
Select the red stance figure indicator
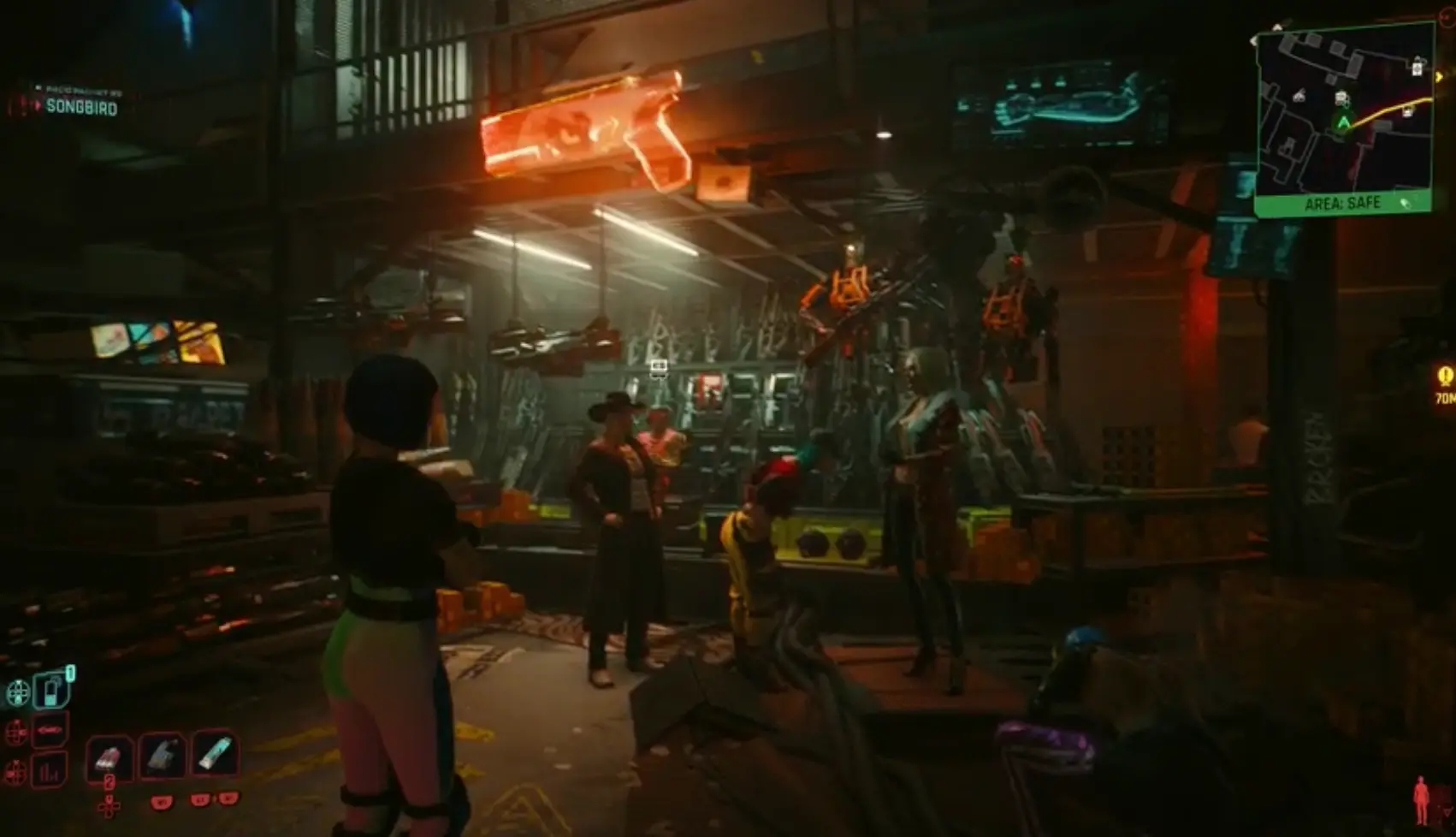click(1421, 799)
